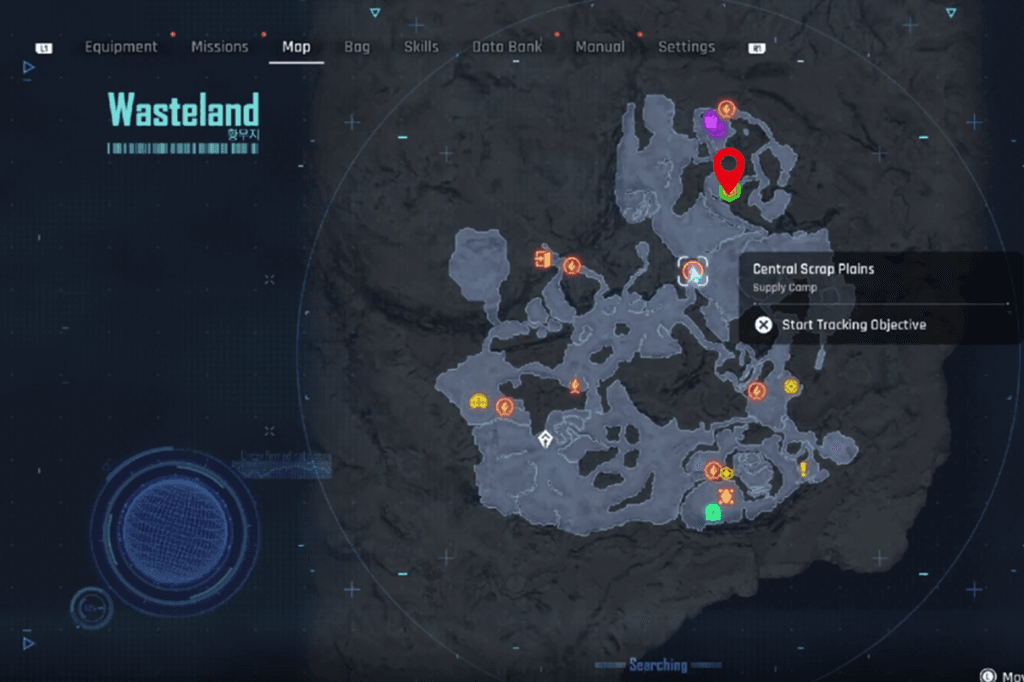Switch to the Missions tab

point(219,47)
